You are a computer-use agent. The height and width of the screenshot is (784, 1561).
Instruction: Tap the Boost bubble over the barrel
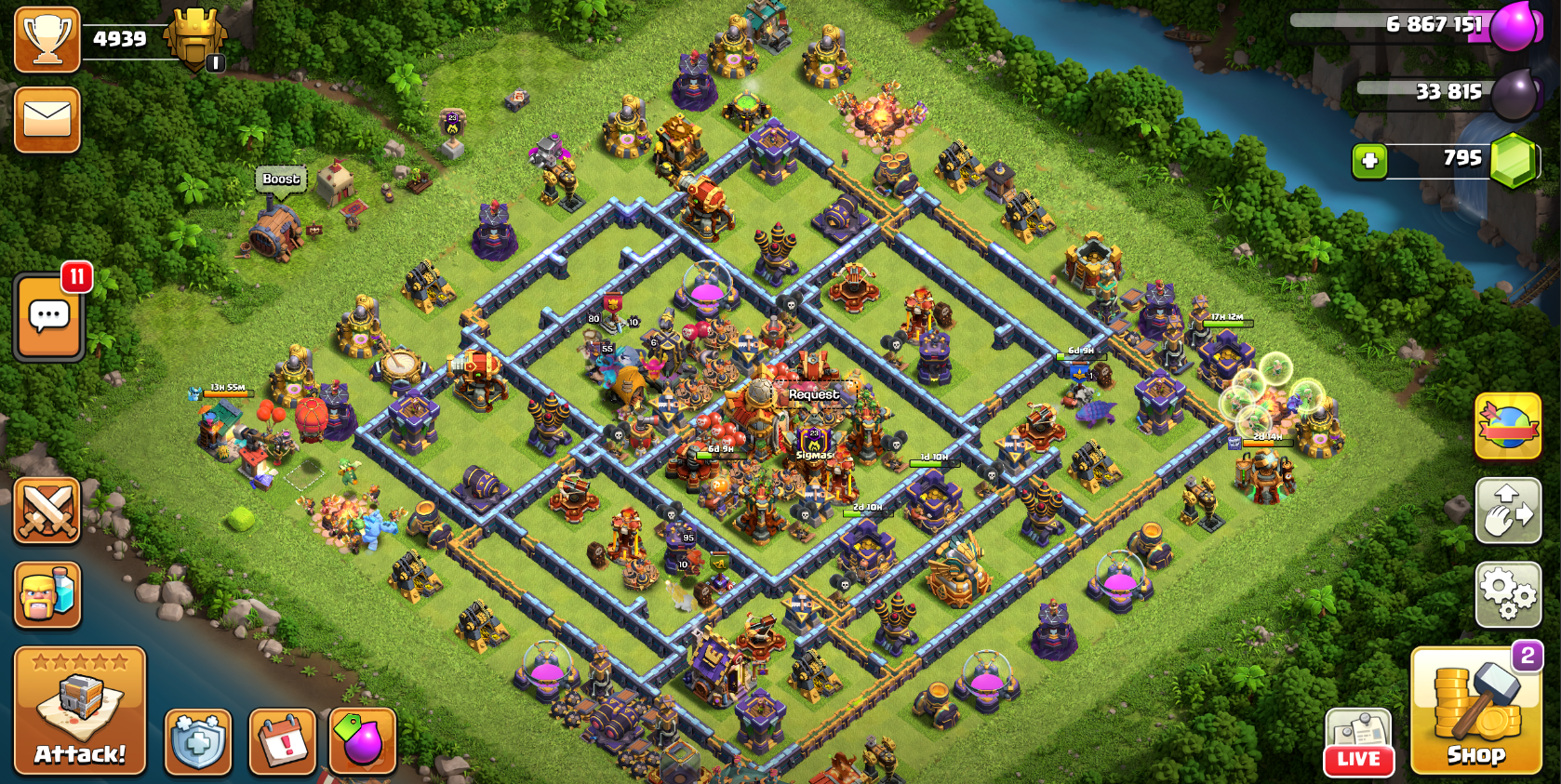[x=281, y=179]
